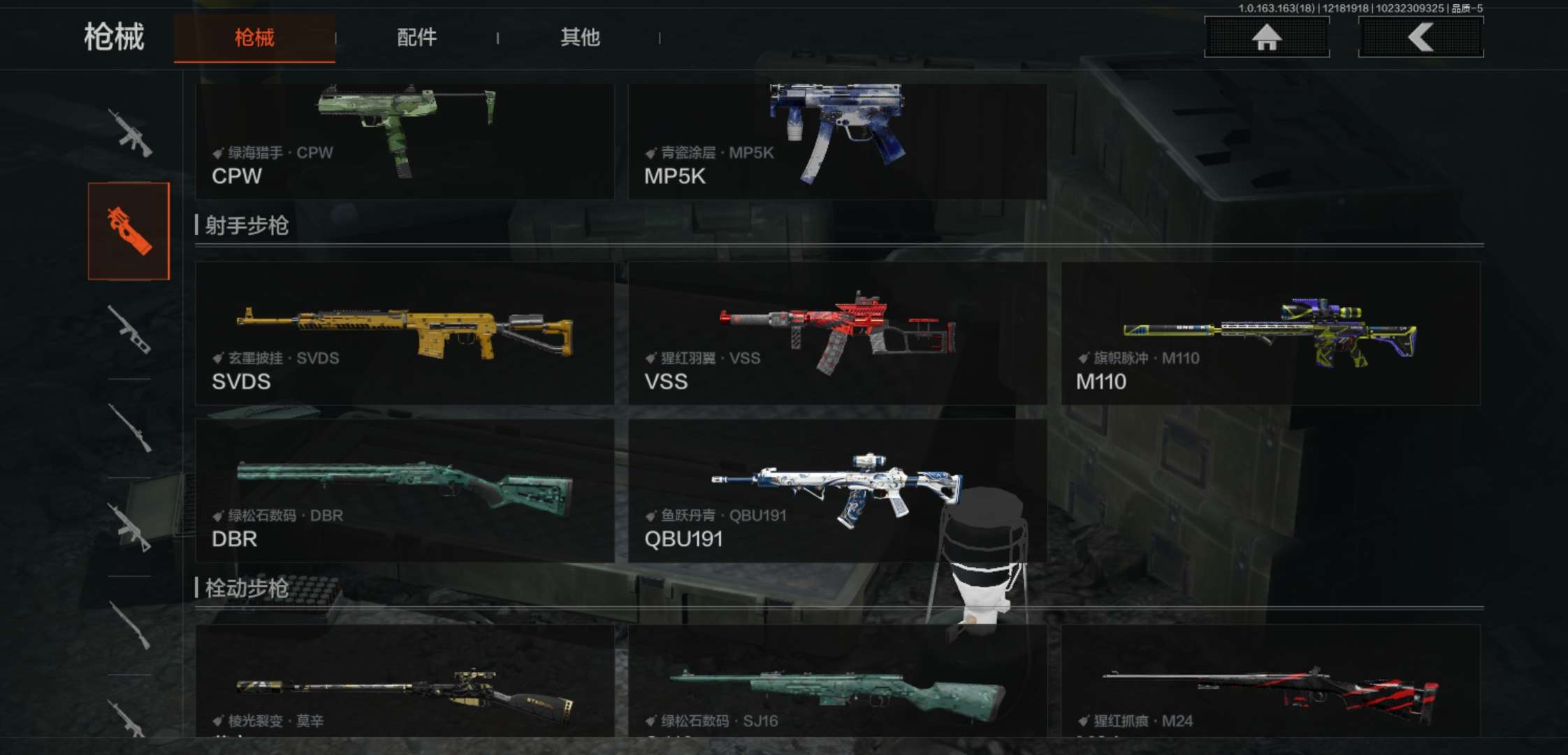Viewport: 1568px width, 755px height.
Task: Go to the home screen
Action: [x=1266, y=37]
